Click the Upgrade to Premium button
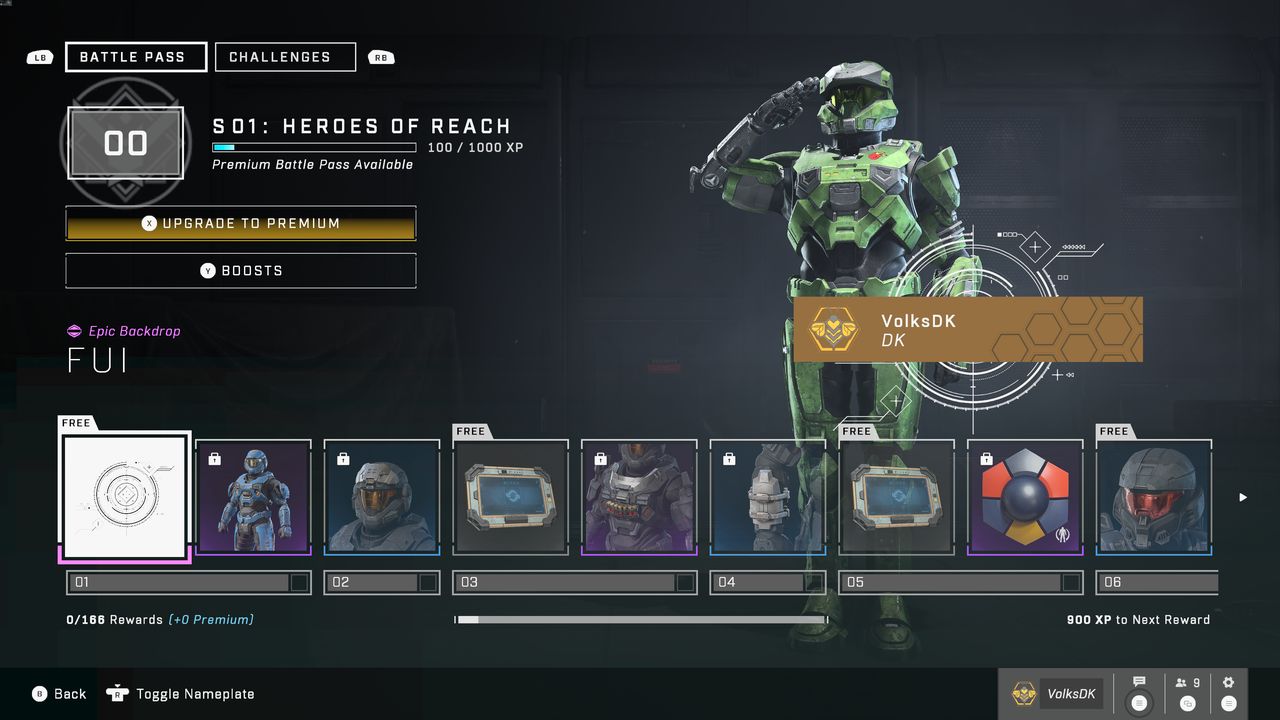1280x720 pixels. coord(241,224)
